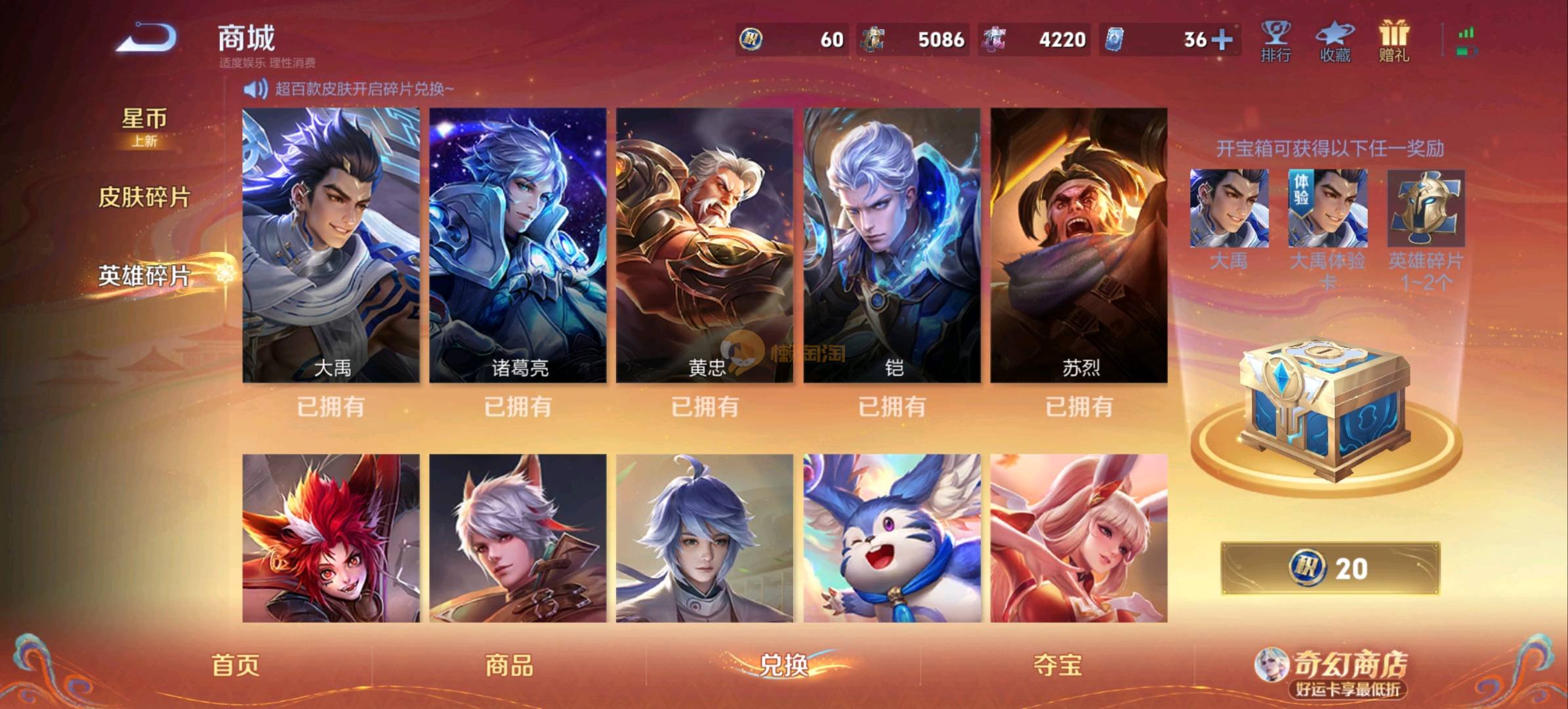
Task: Go back using the return arrow
Action: (x=147, y=38)
